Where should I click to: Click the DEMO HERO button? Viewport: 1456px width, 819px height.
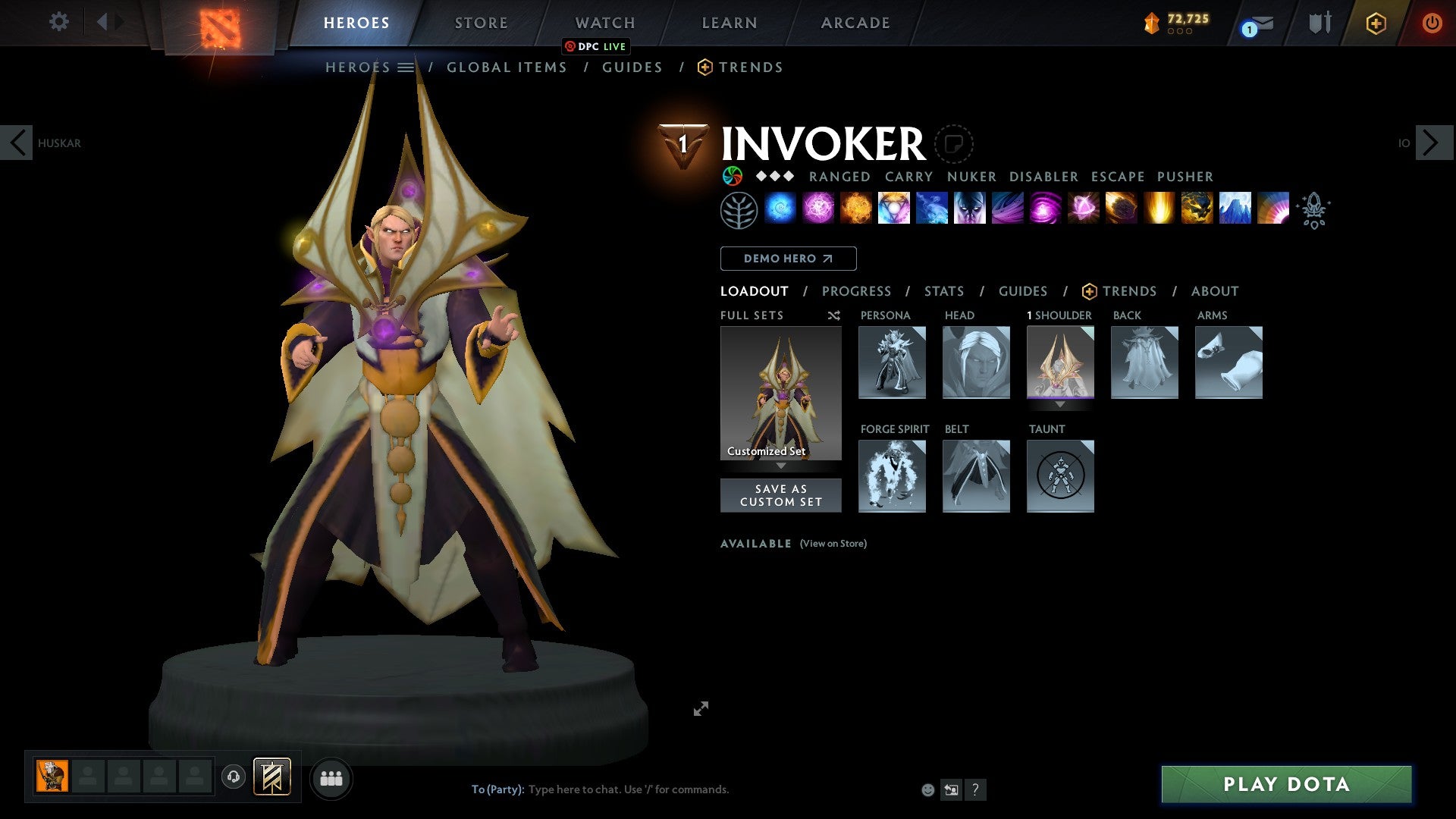(x=788, y=259)
